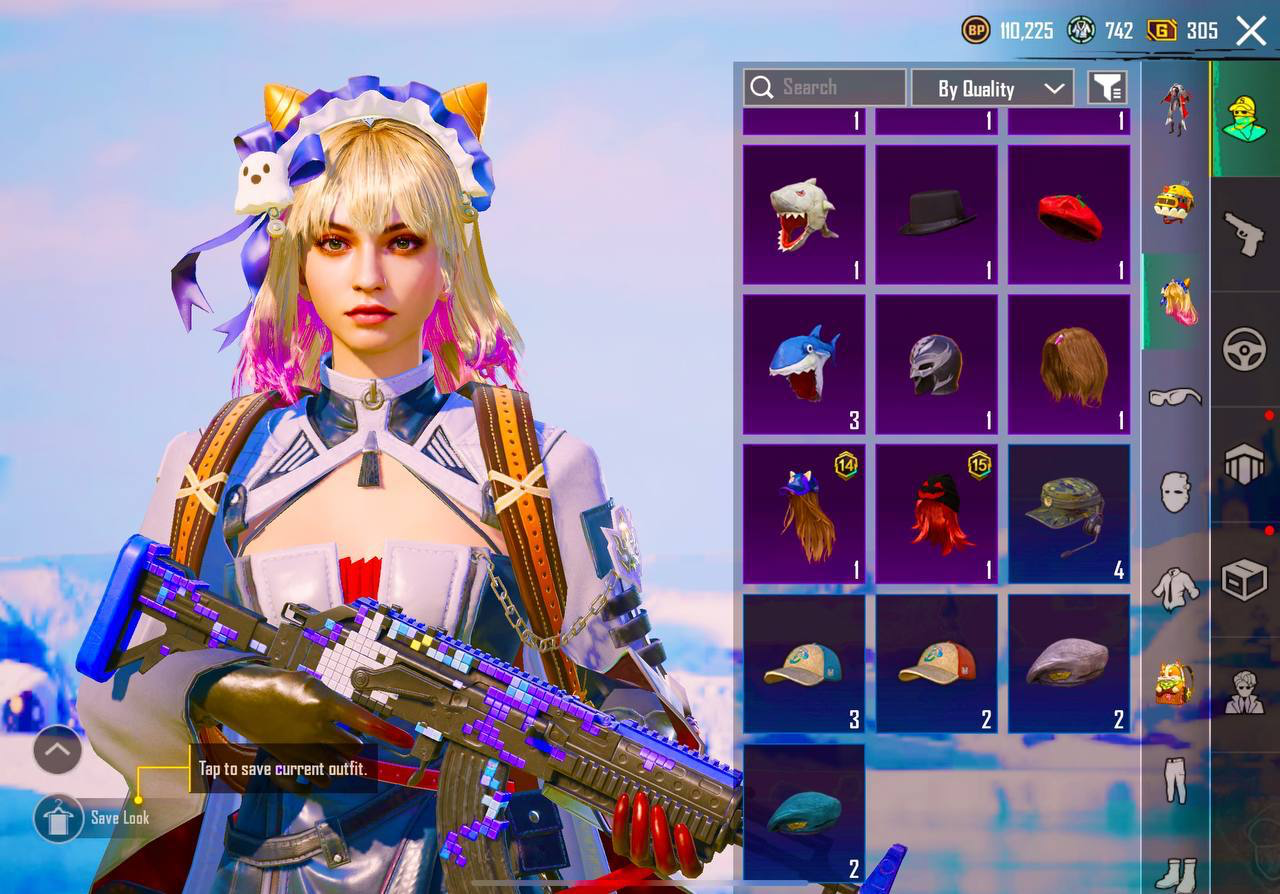Choose the gray flat cap
Screen dimensions: 1280x894
(1068, 664)
